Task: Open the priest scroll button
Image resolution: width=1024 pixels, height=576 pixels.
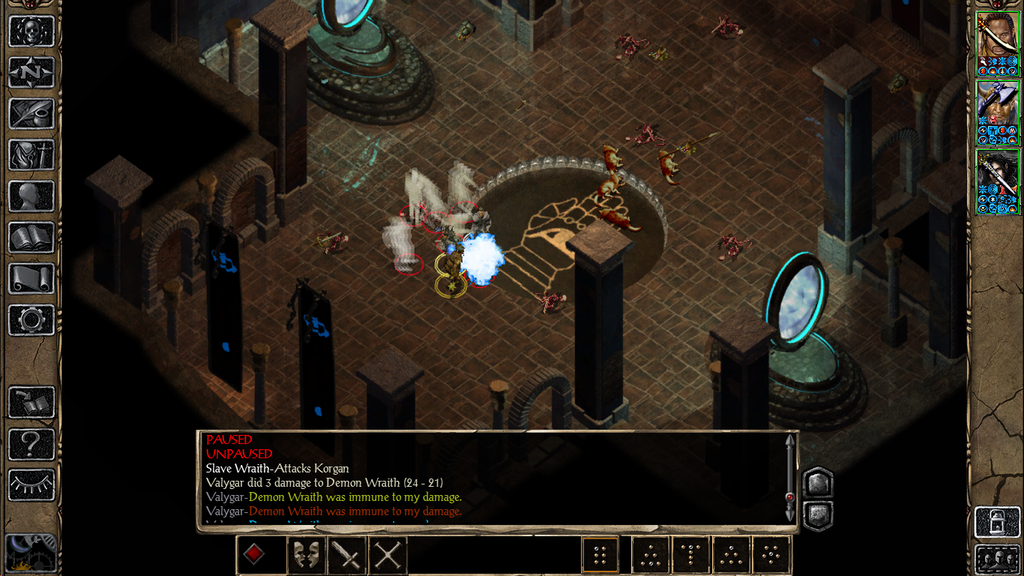Action: pyautogui.click(x=31, y=278)
